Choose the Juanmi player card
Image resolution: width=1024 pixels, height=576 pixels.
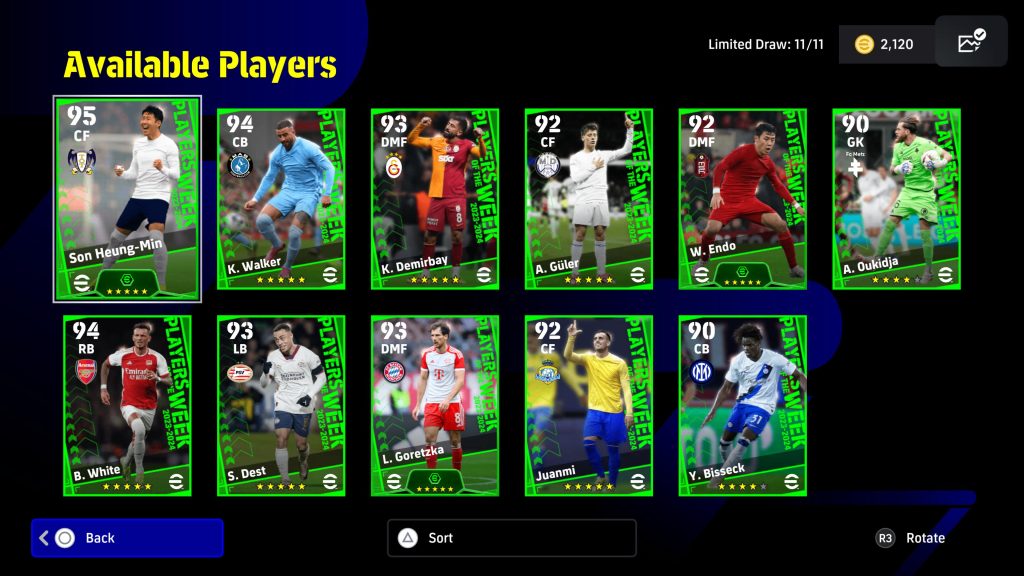(x=589, y=405)
